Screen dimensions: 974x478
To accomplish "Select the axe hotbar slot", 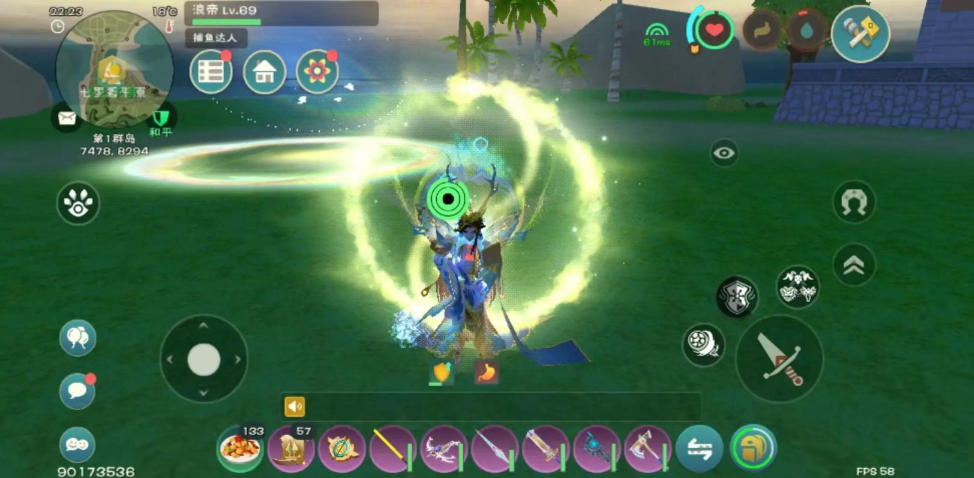I will [x=648, y=449].
